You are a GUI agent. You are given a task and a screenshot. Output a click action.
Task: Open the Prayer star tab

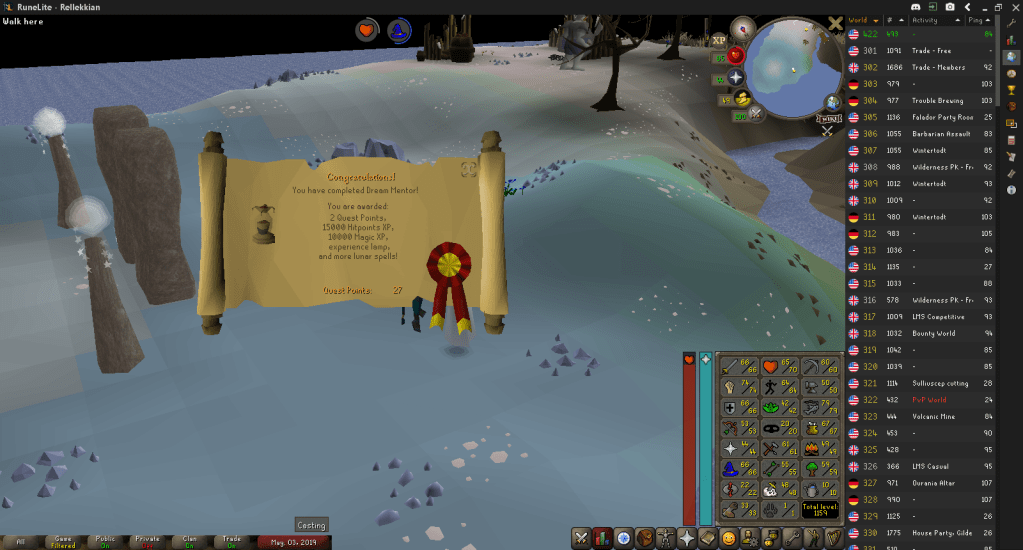(686, 538)
